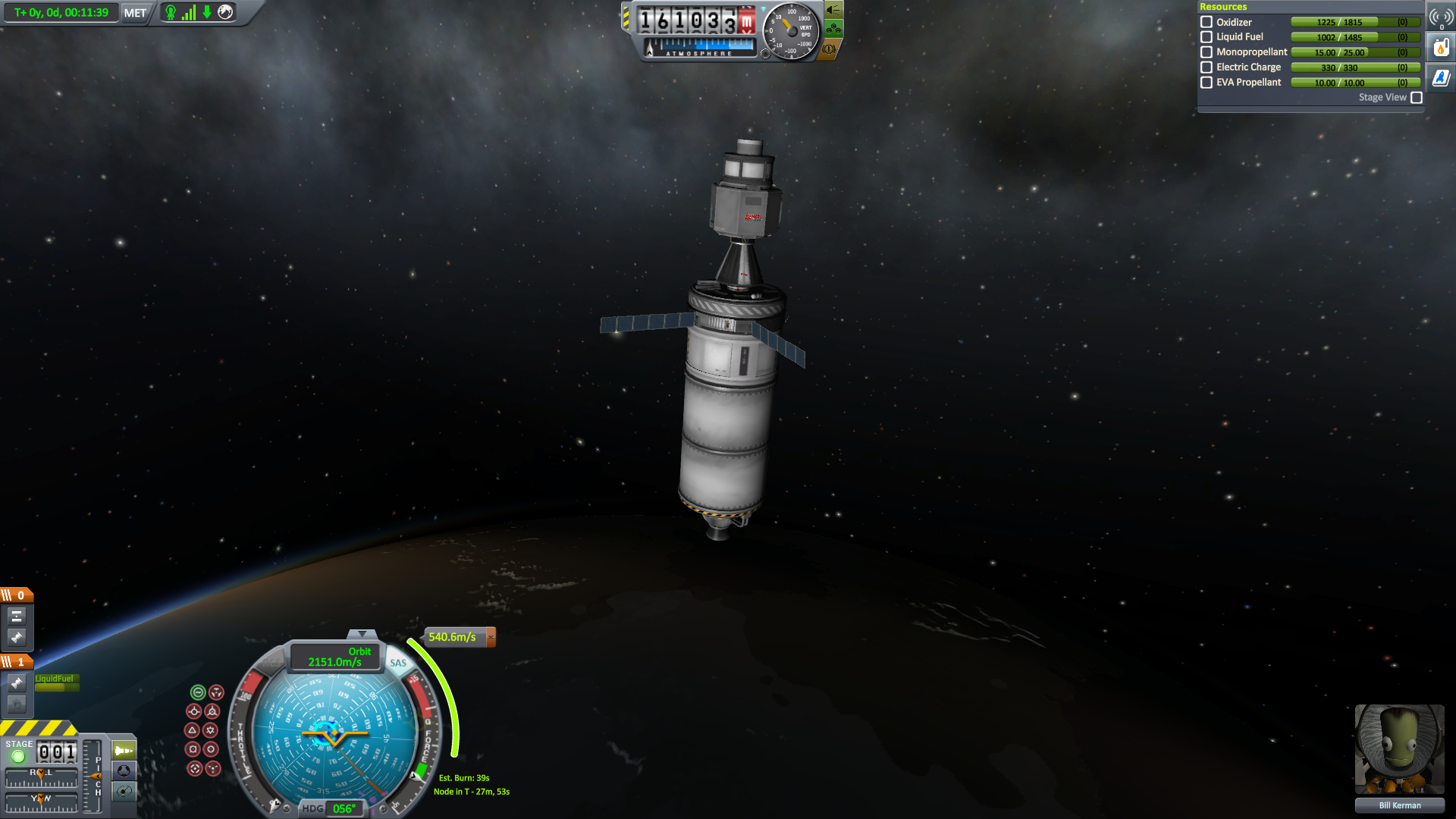Open the blue rocket KSPedia book

point(1441,77)
